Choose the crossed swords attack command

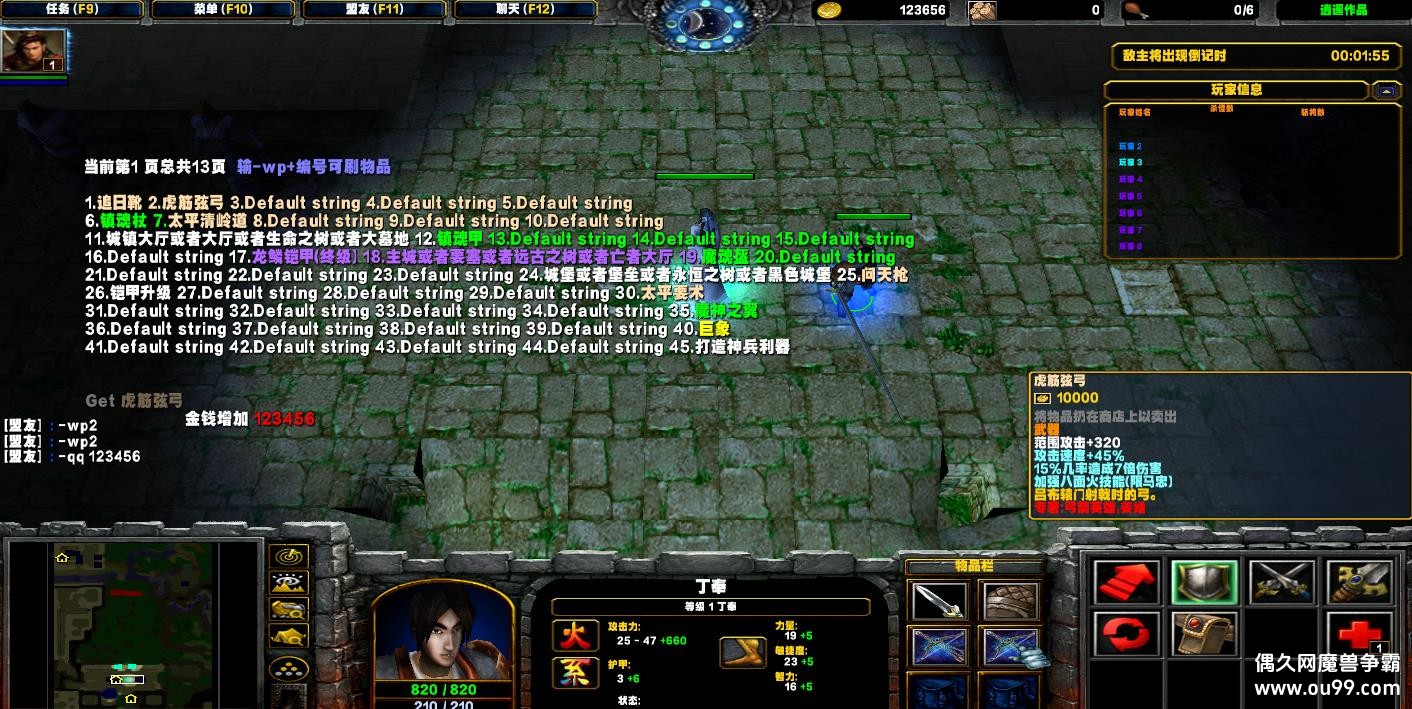(x=1281, y=583)
